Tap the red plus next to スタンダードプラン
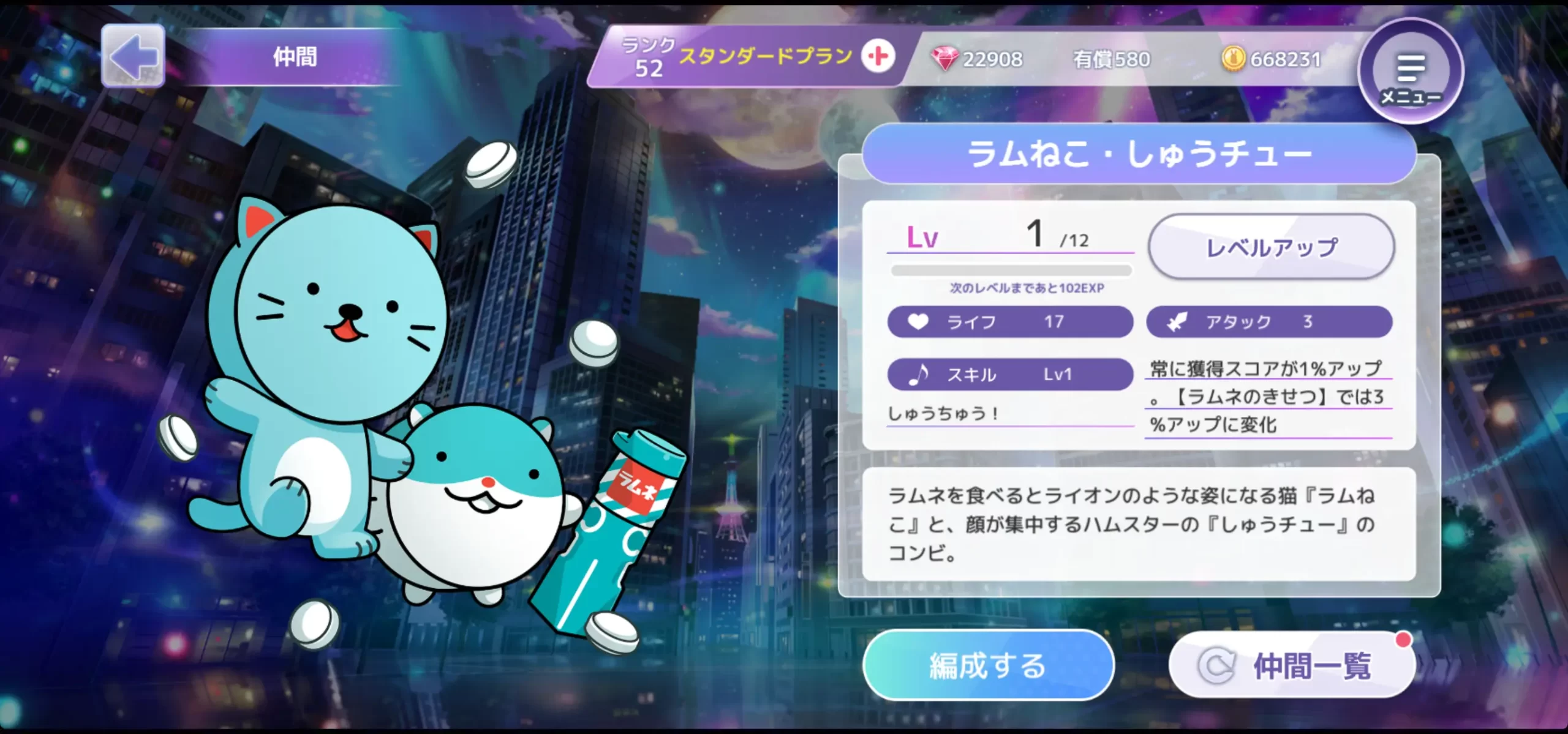This screenshot has height=734, width=1568. coord(878,57)
